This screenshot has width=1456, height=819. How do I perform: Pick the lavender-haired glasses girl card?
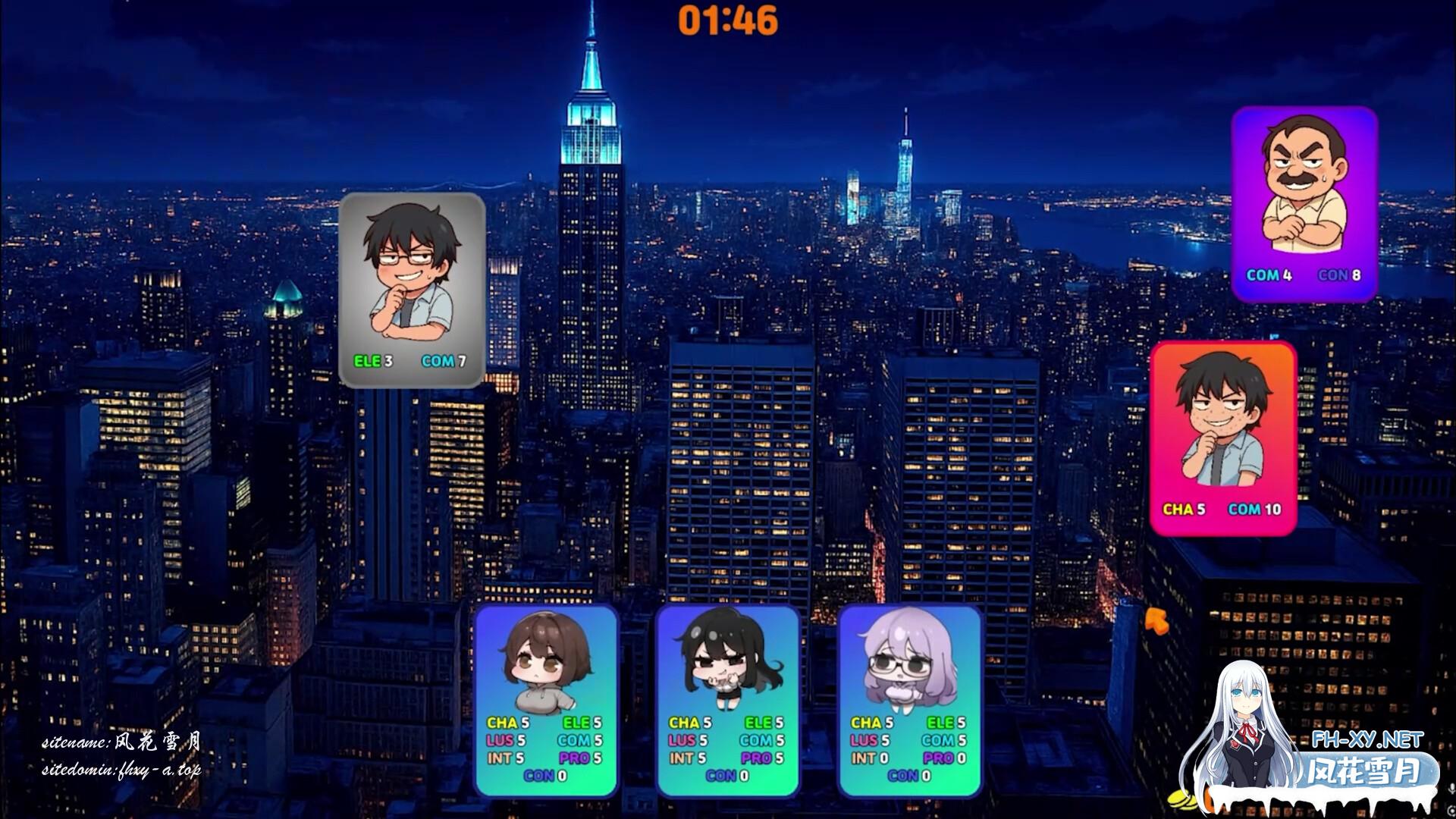click(x=909, y=699)
